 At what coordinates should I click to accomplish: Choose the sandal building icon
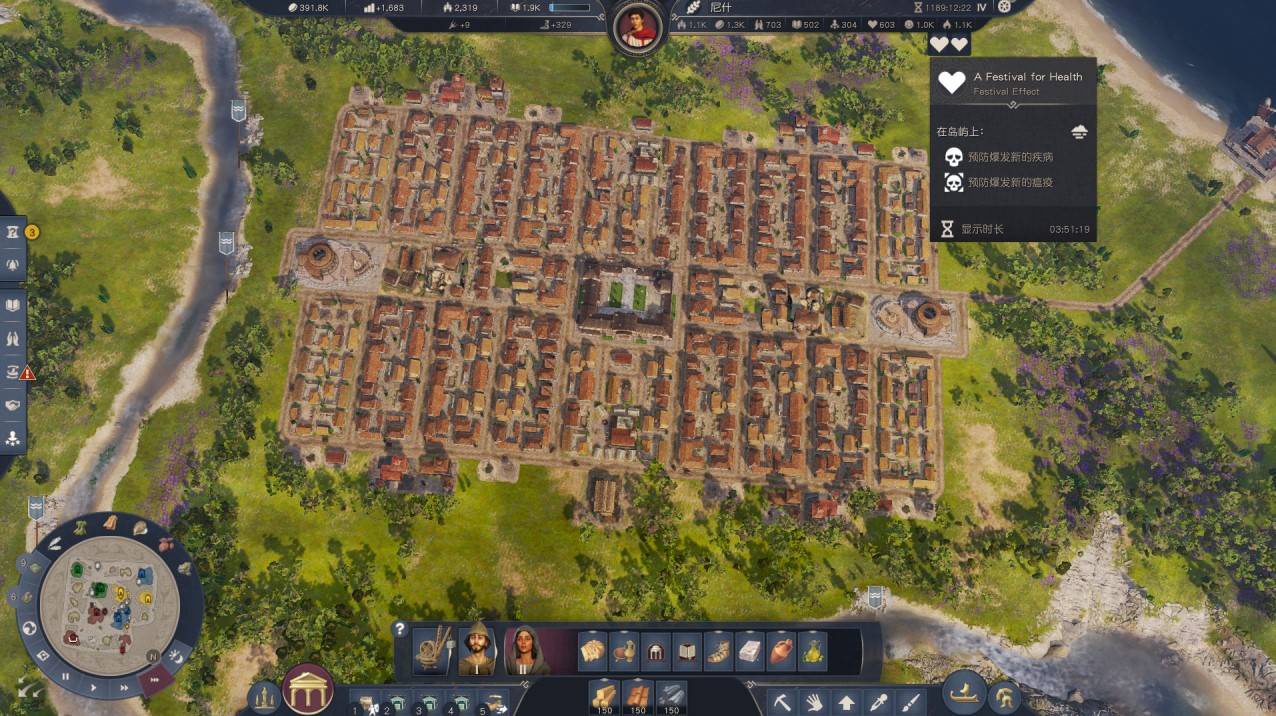click(718, 652)
